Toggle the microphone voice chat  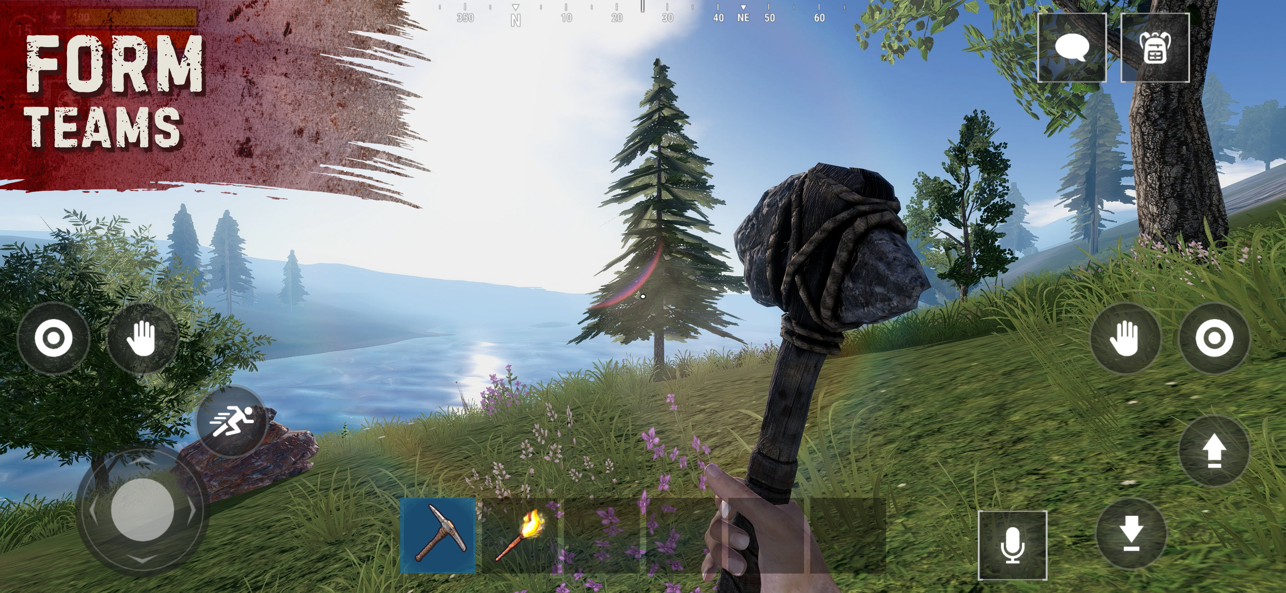[x=1012, y=546]
